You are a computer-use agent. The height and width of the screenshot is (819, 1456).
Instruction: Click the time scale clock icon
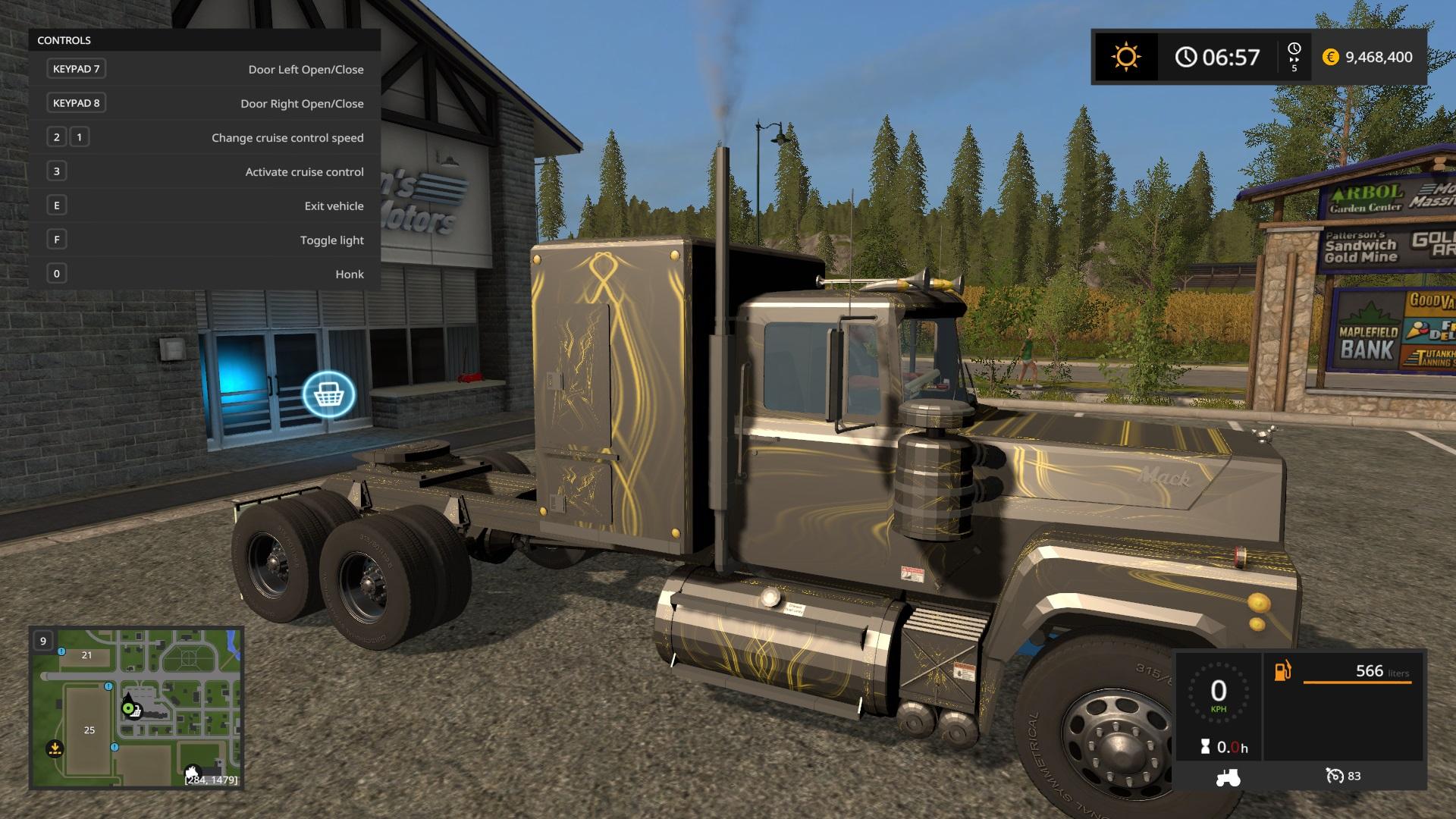1294,49
